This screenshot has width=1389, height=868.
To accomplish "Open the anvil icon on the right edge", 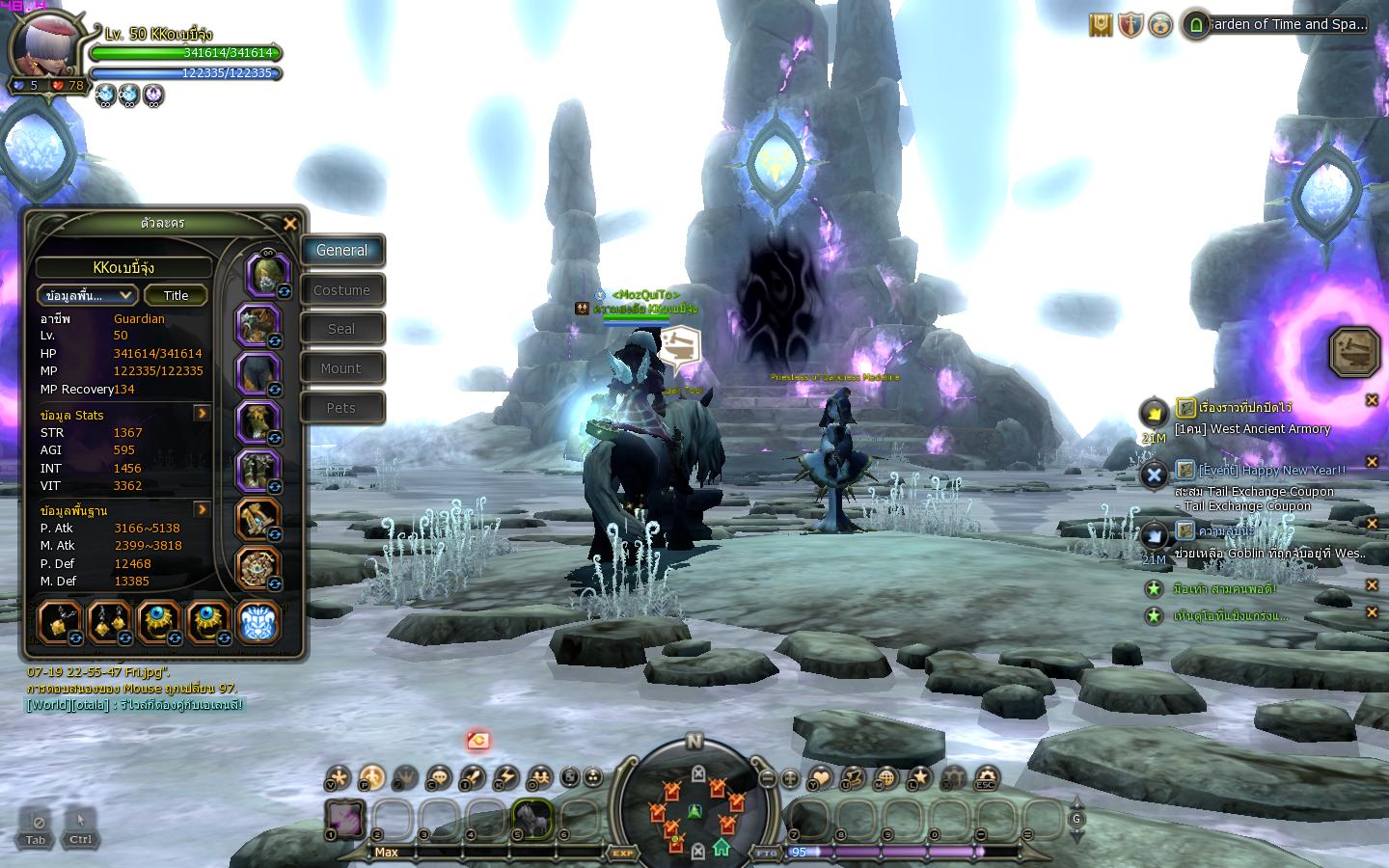I will point(1354,352).
